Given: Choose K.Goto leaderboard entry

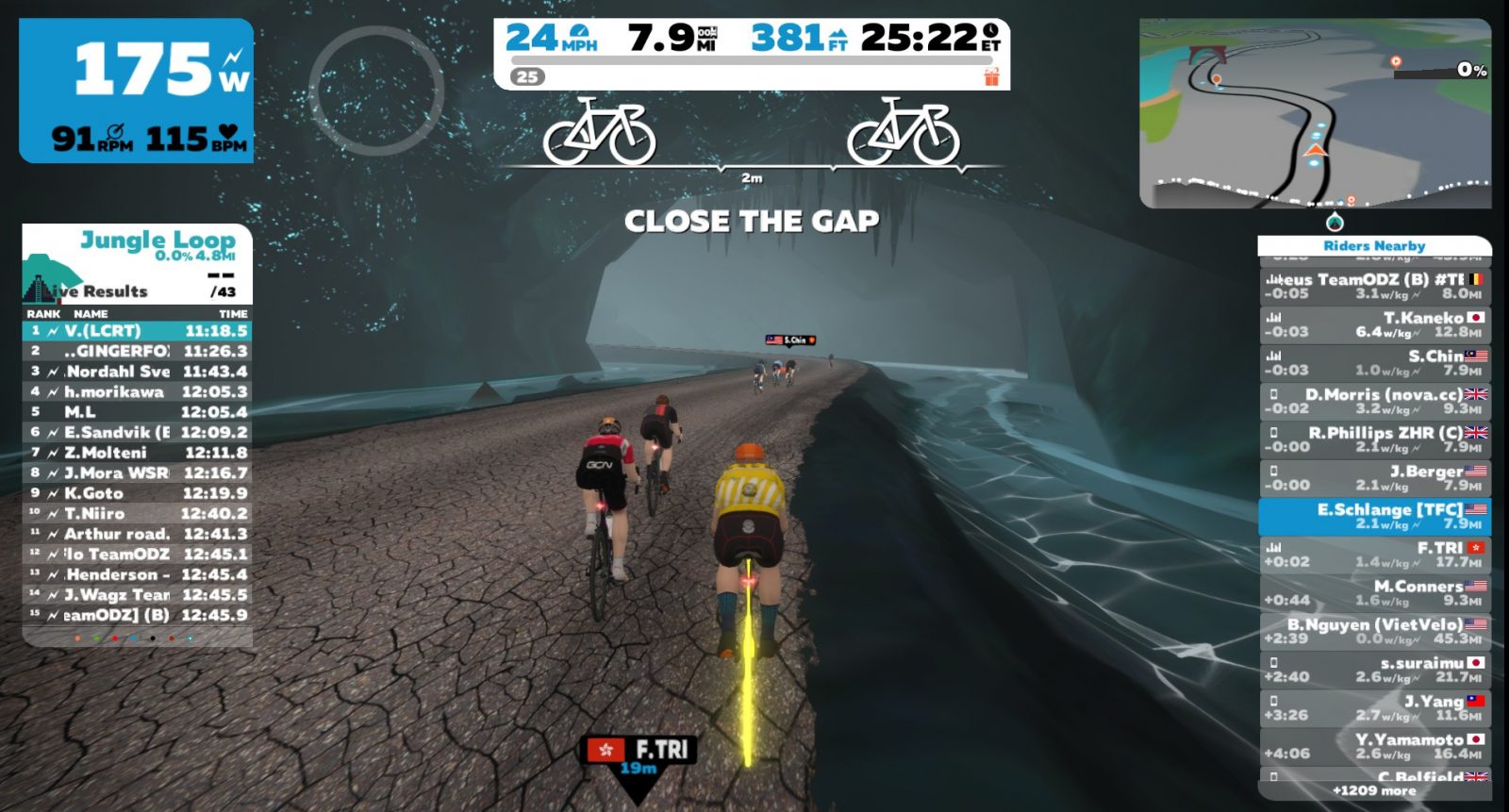Looking at the screenshot, I should point(138,493).
